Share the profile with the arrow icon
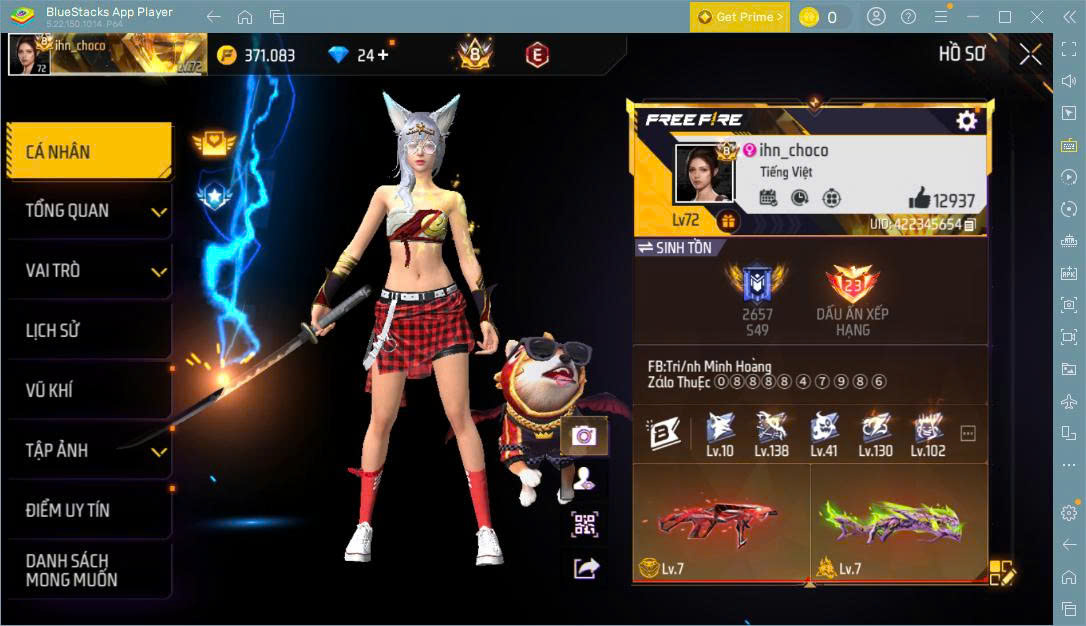 click(585, 568)
